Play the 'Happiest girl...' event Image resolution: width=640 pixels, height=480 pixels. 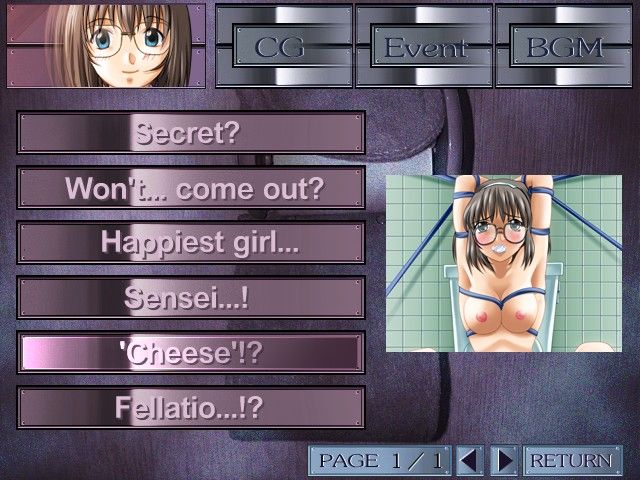tap(191, 243)
